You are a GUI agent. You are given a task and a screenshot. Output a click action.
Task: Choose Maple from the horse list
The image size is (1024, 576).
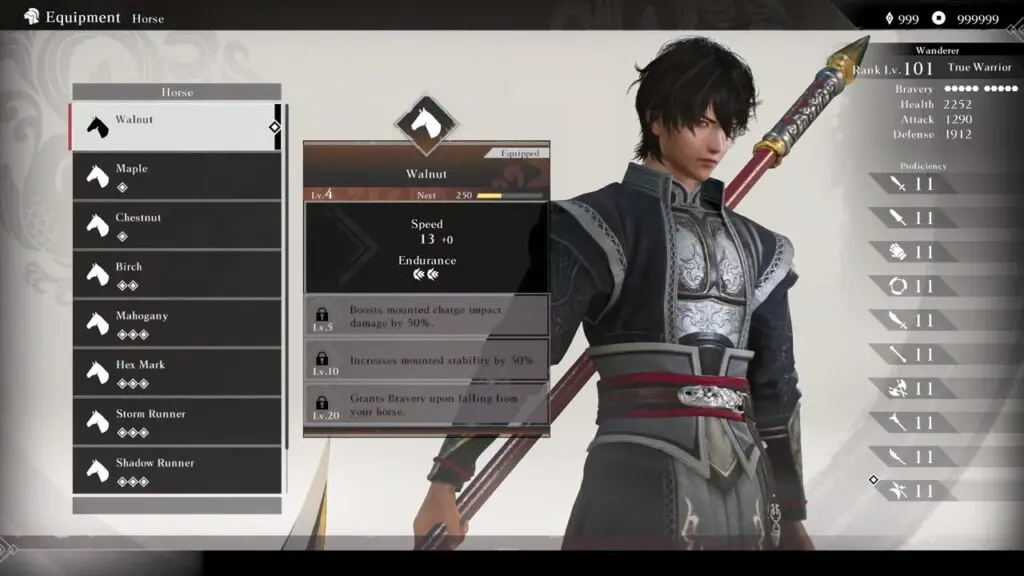click(x=177, y=176)
